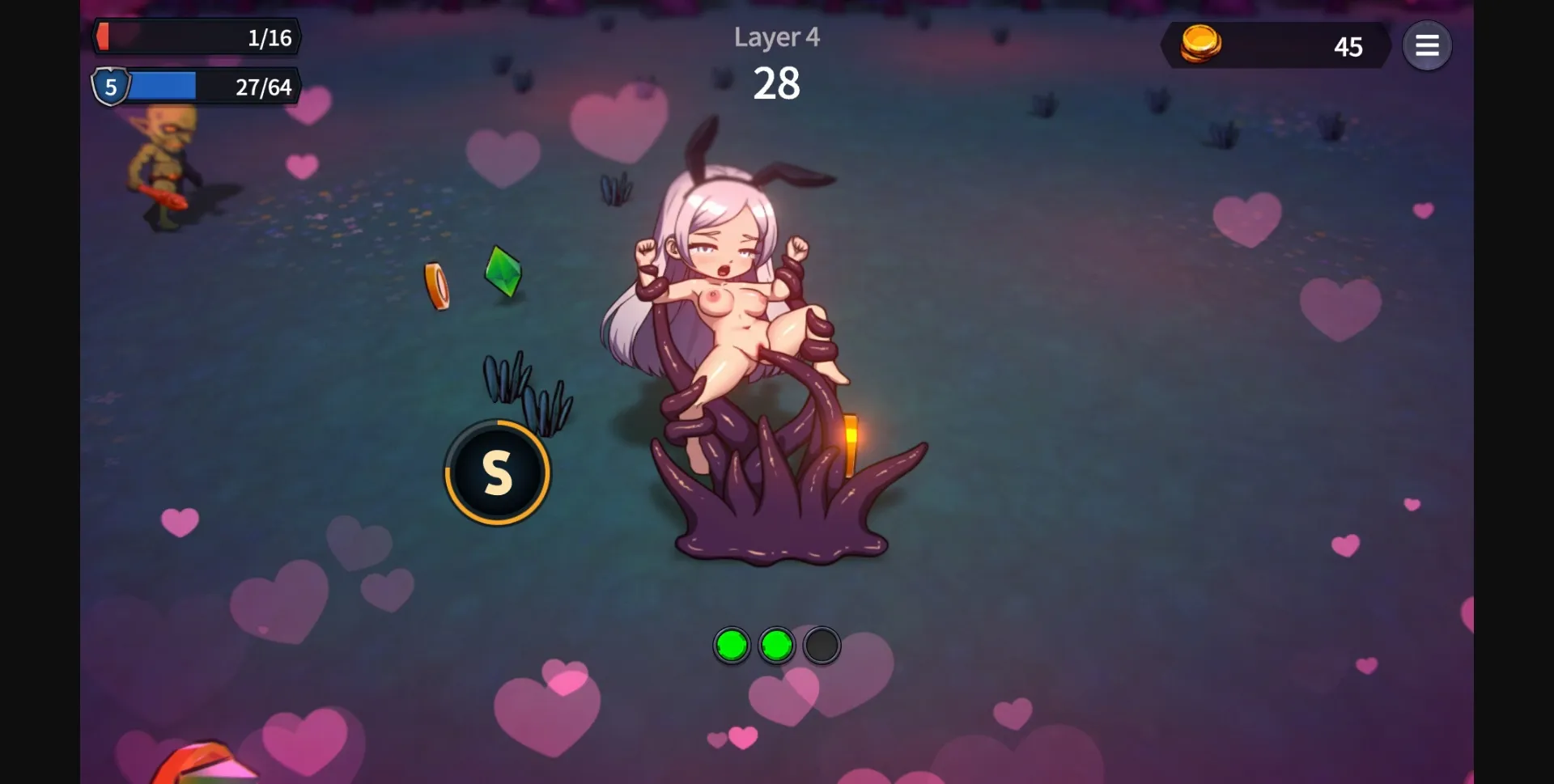The height and width of the screenshot is (784, 1554).
Task: Activate the S skill button
Action: (x=497, y=473)
